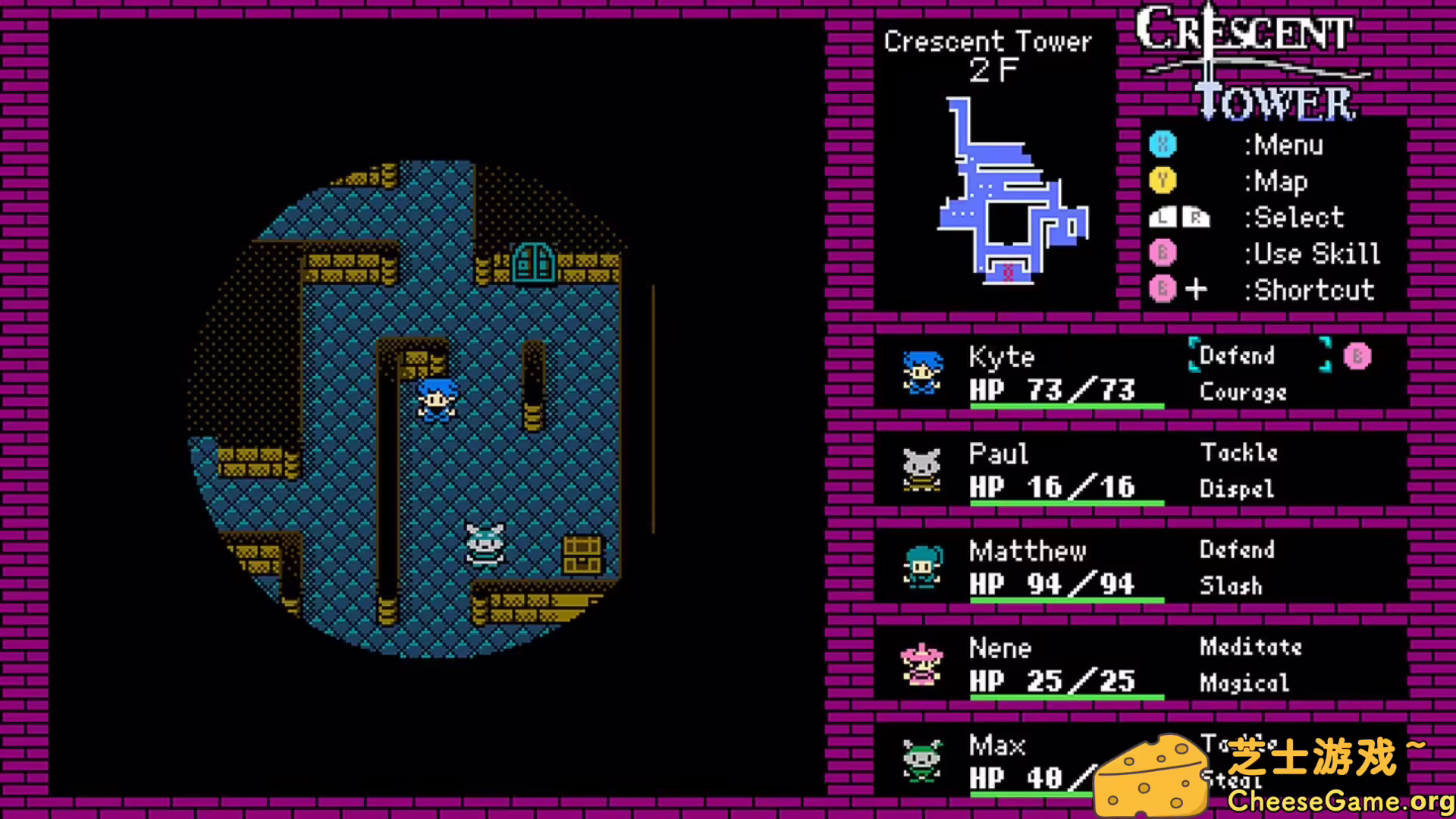Select Paul's cat portrait

pyautogui.click(x=921, y=470)
